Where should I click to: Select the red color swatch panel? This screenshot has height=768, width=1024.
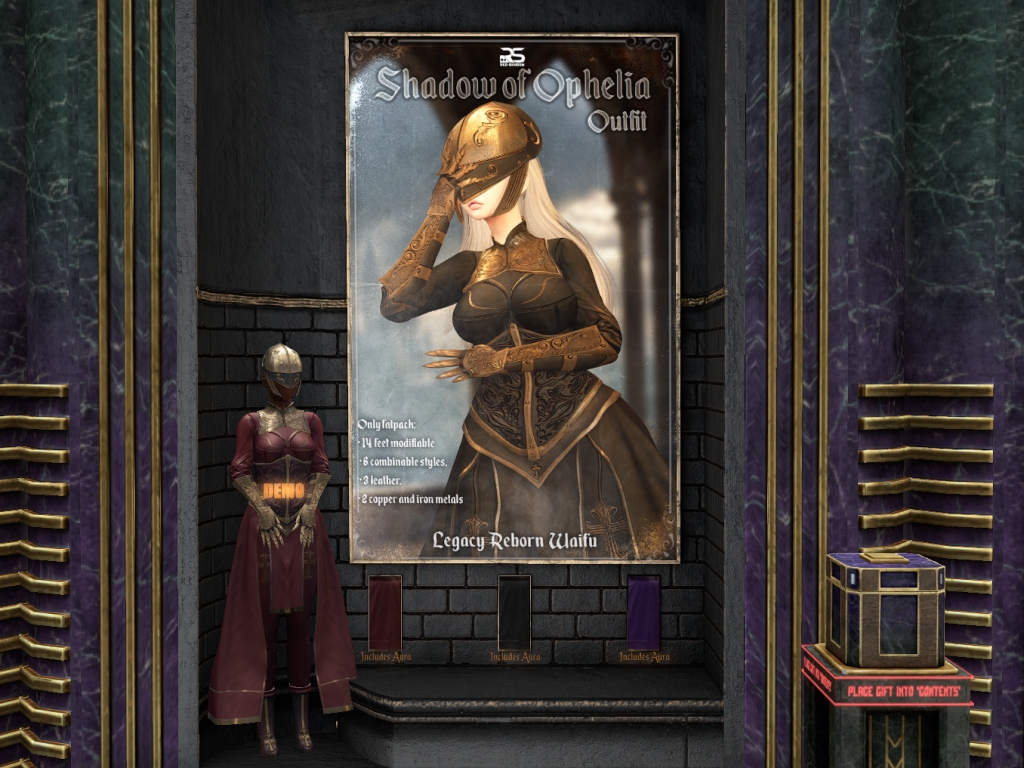(385, 612)
